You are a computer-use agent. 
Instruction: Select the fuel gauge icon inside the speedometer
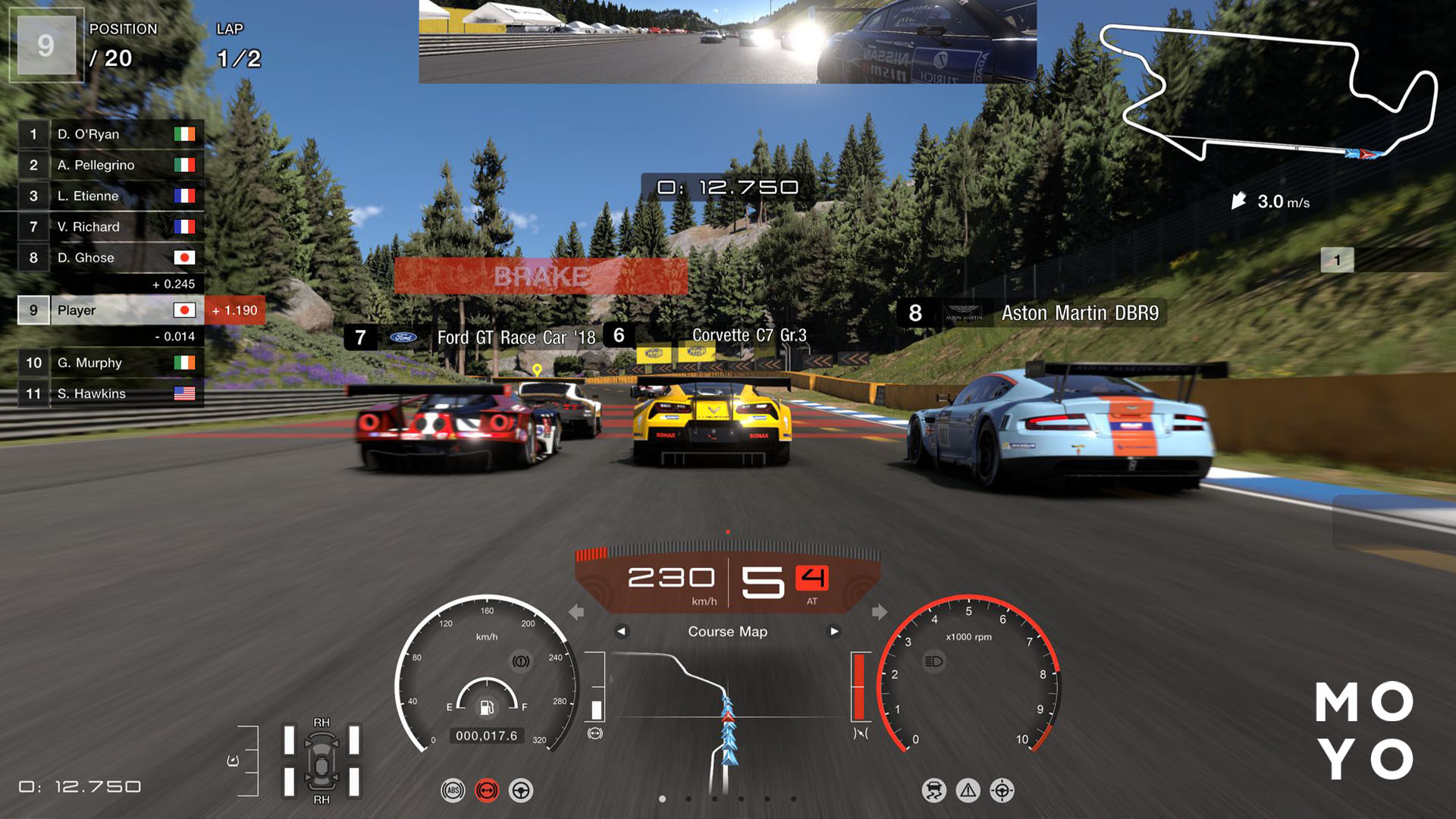pos(485,709)
